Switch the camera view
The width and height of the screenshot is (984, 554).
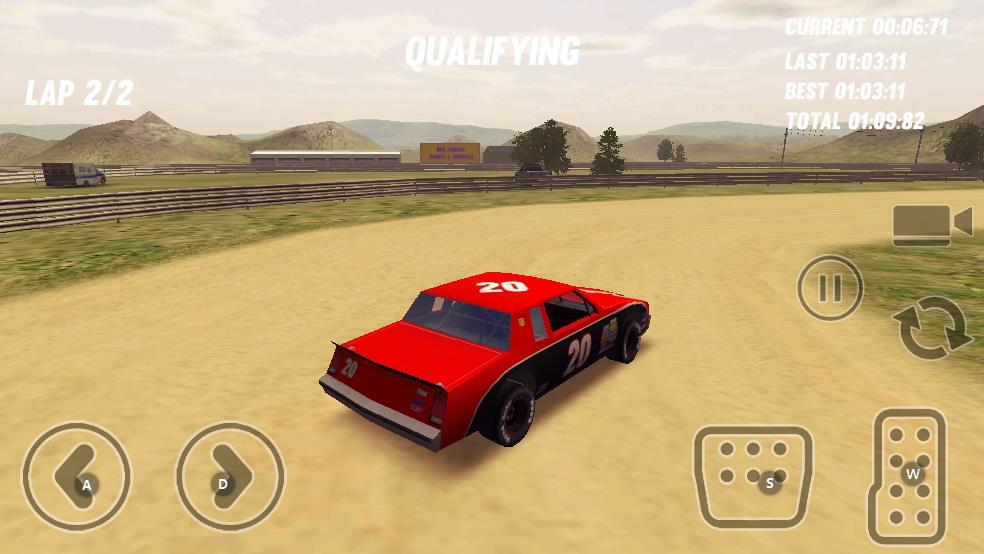(x=931, y=225)
